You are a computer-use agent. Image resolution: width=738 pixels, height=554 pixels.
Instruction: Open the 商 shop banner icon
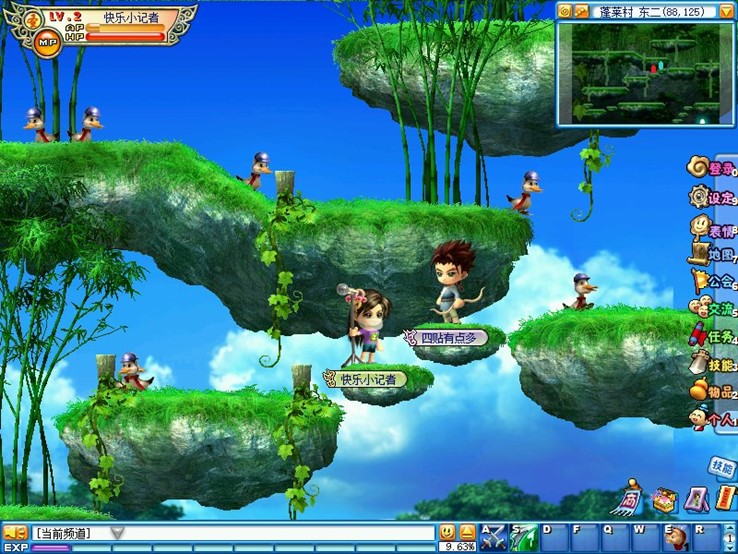630,498
